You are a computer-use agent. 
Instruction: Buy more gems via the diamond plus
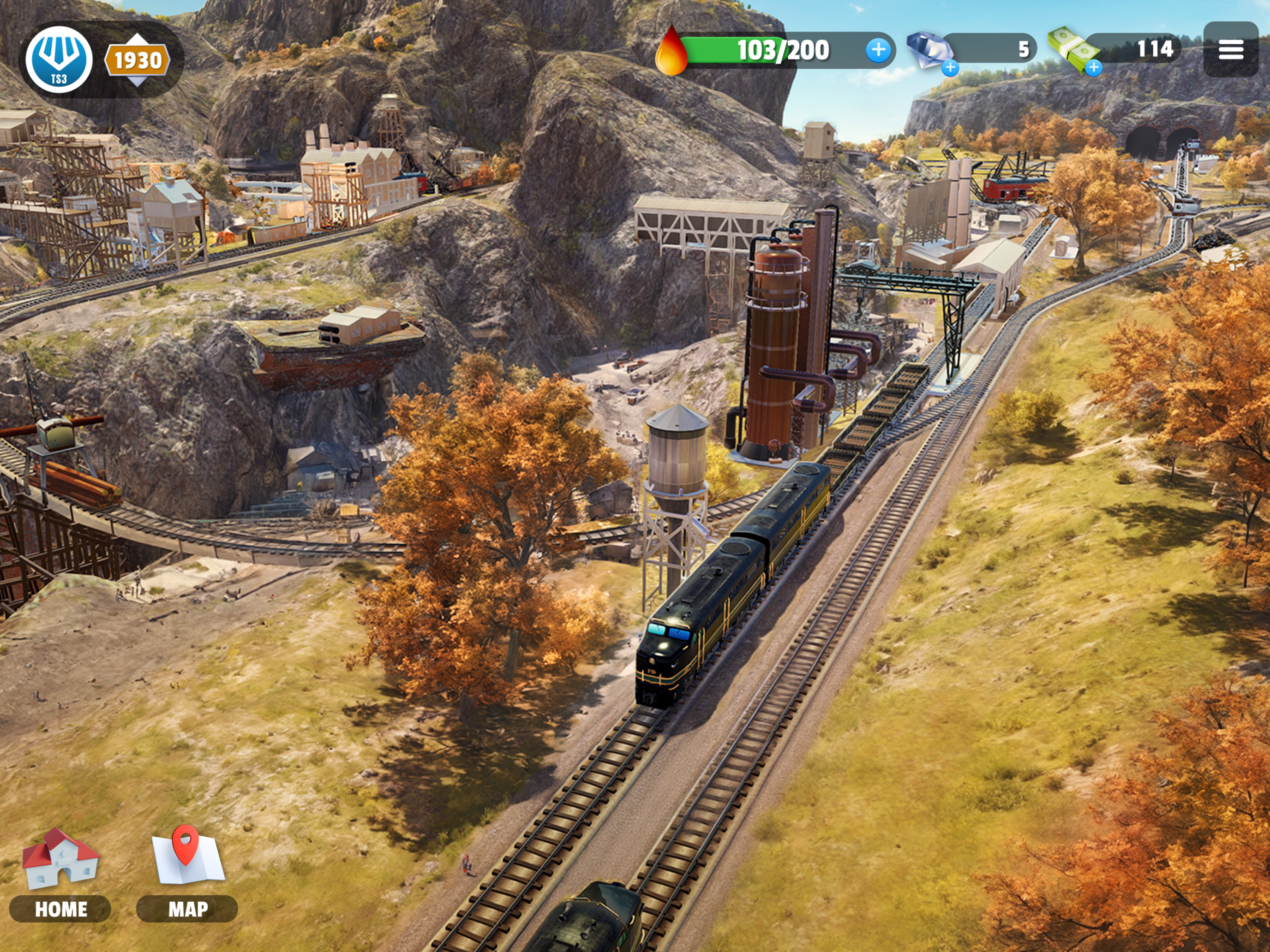(950, 68)
